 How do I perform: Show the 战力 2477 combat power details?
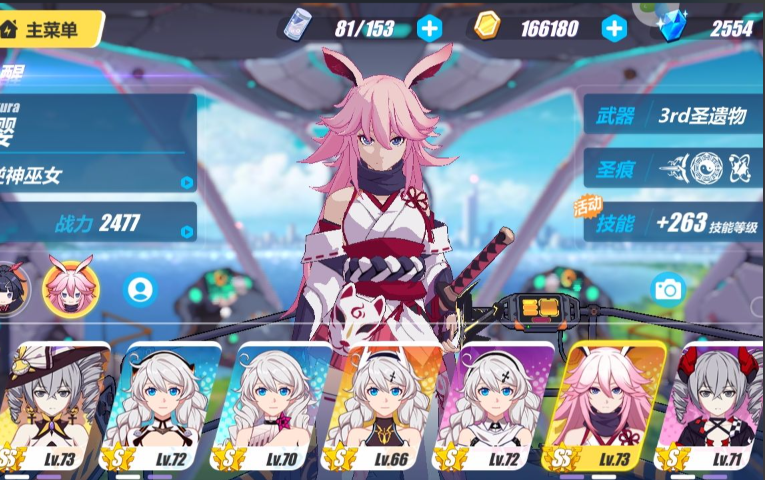tap(98, 223)
